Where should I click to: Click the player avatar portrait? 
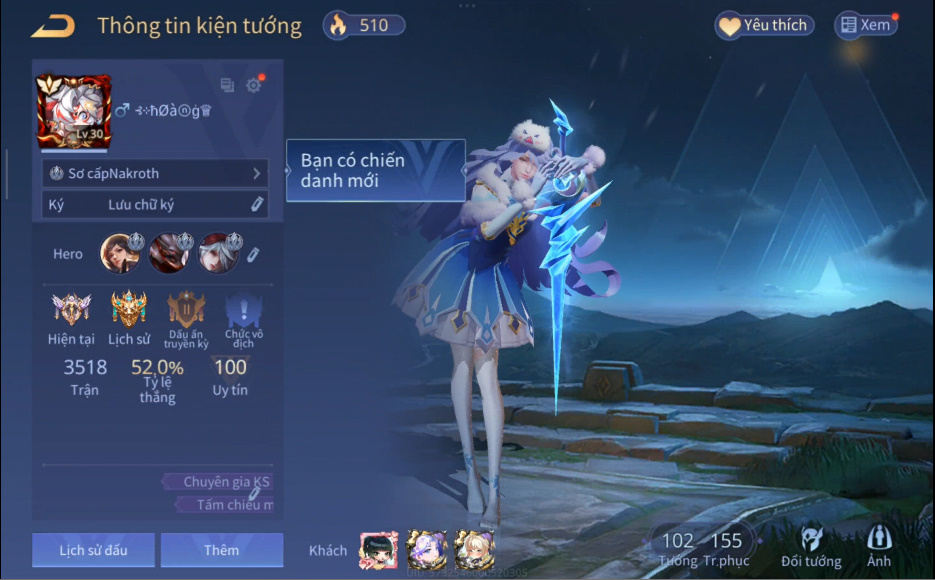pyautogui.click(x=73, y=110)
